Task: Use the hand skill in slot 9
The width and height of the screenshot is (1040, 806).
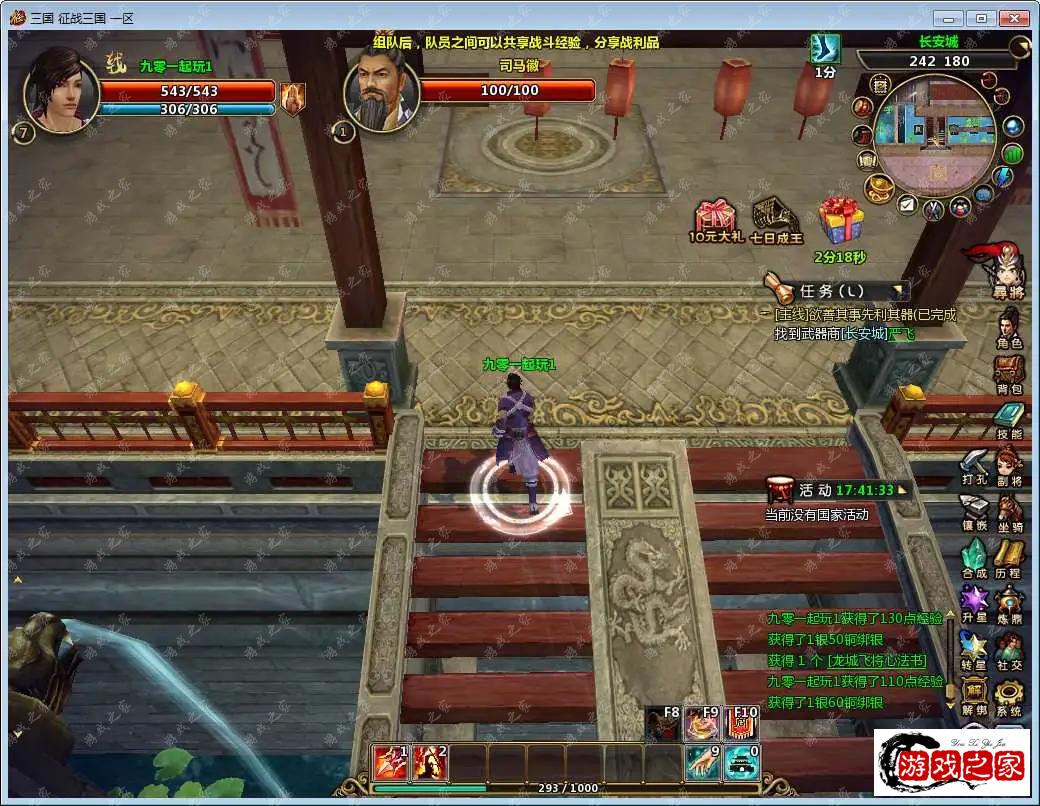Action: (x=702, y=763)
